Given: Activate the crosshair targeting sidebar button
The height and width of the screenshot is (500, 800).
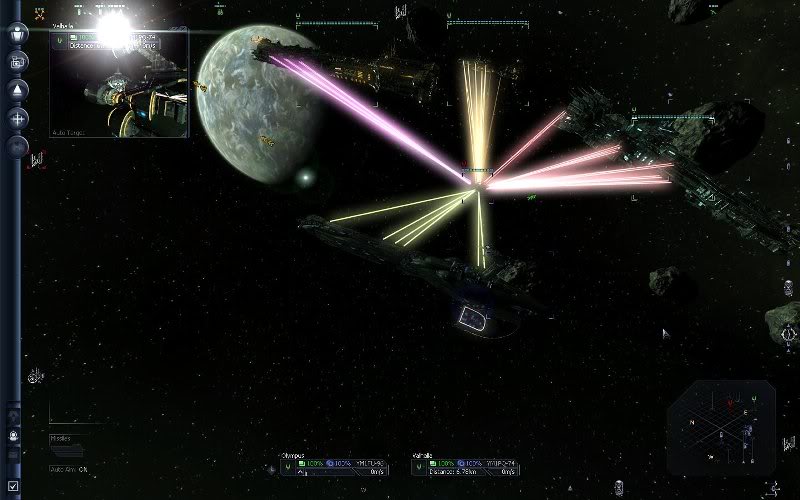Looking at the screenshot, I should [x=18, y=118].
